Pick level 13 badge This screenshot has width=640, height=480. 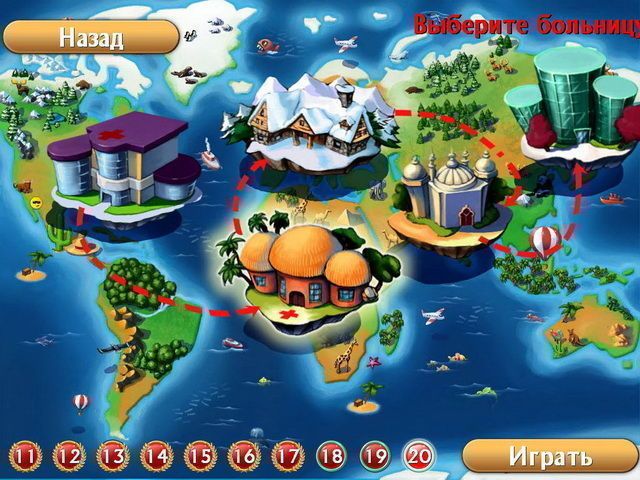[113, 457]
